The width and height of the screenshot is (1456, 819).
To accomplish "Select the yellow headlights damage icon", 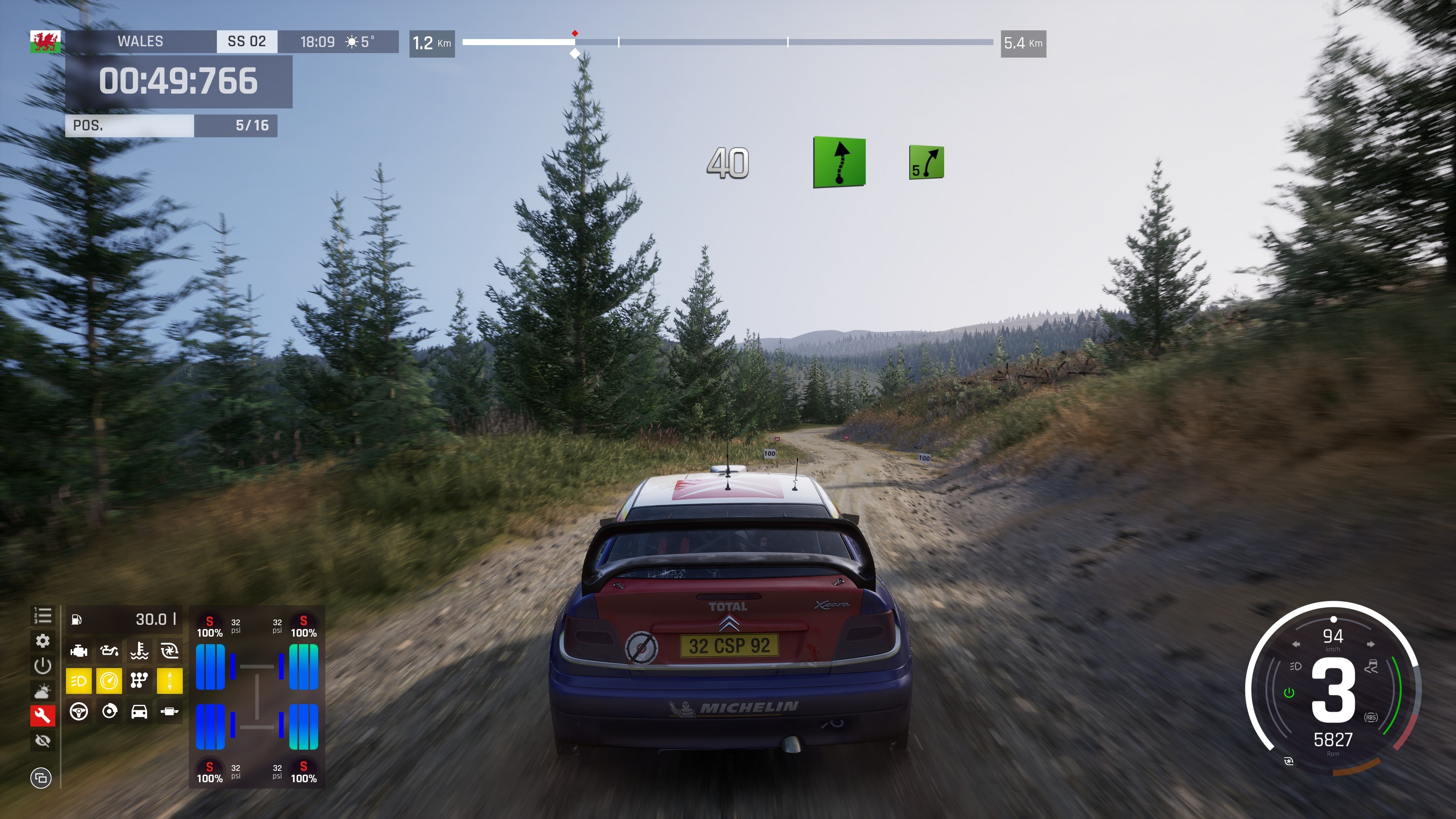I will 78,681.
